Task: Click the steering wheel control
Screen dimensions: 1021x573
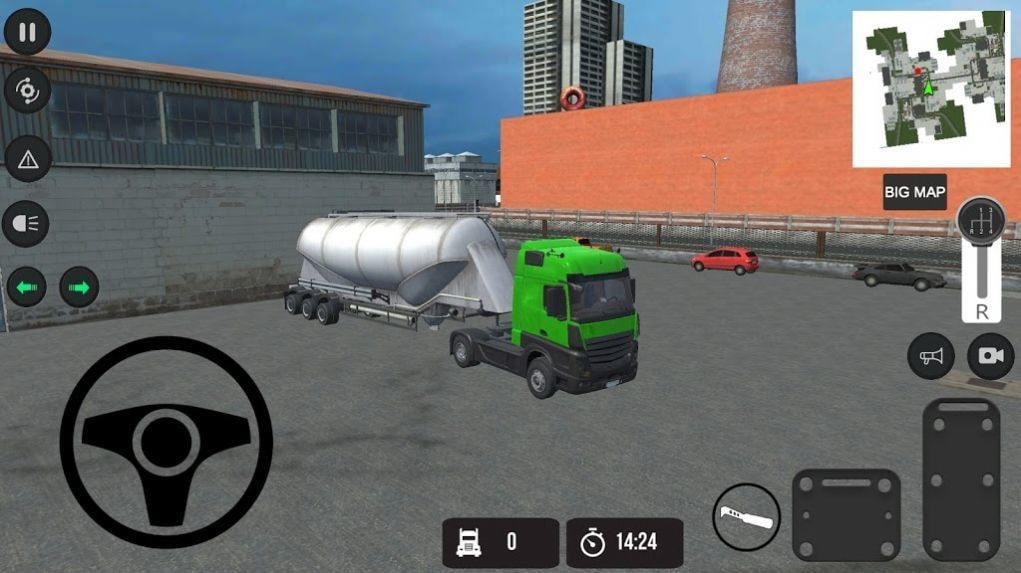Action: [x=165, y=441]
